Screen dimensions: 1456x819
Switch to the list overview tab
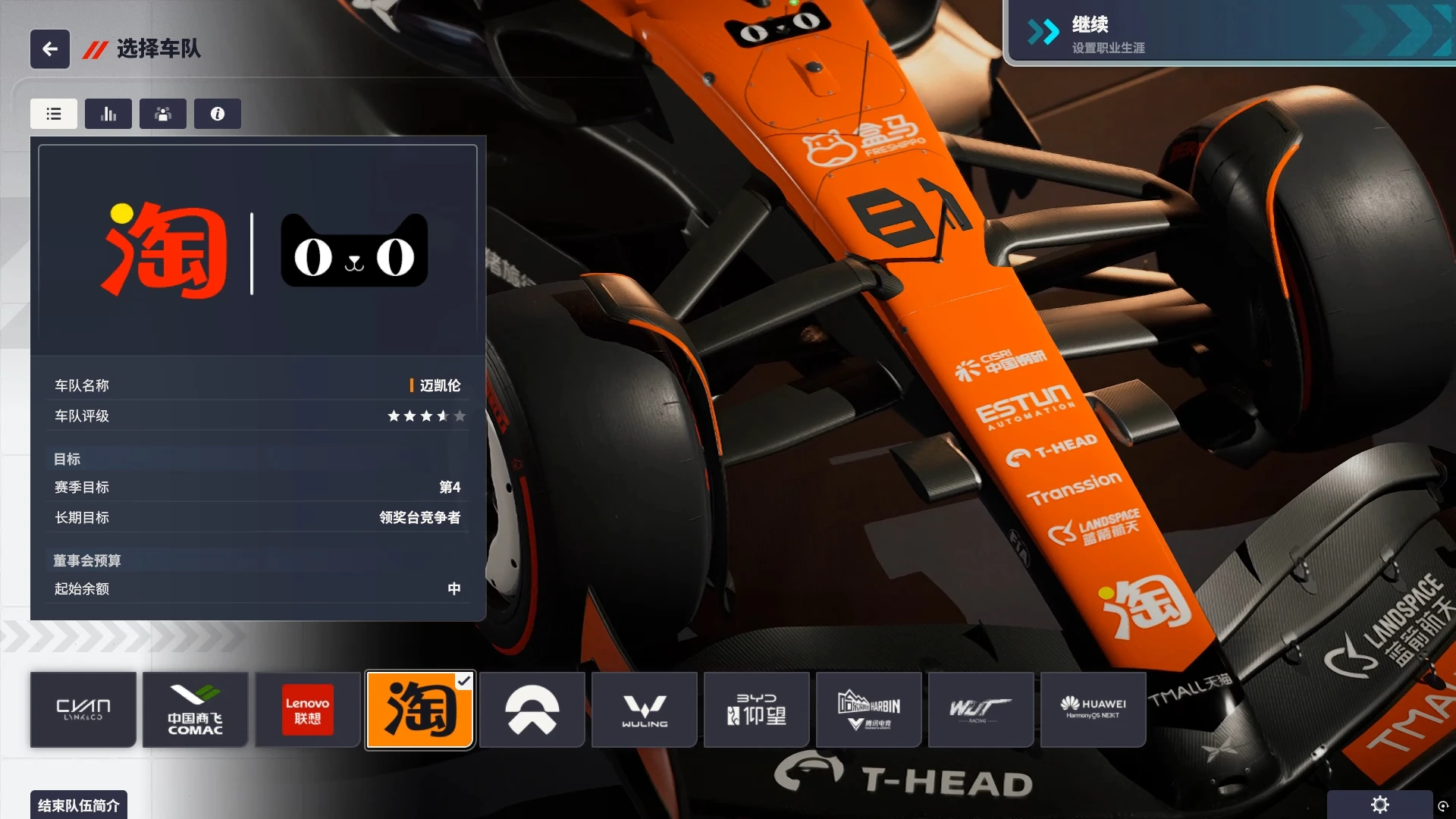tap(54, 114)
